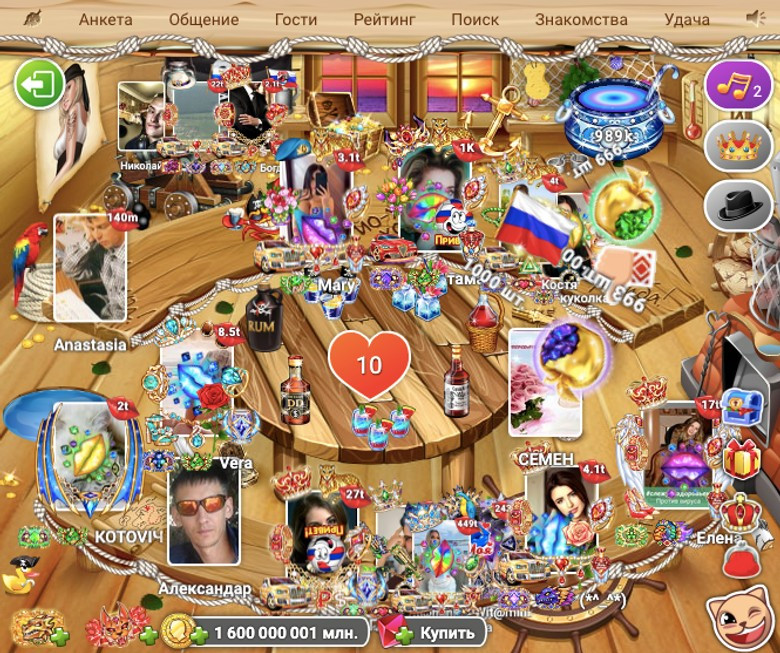780x653 pixels.
Task: Open the Анкета profile menu
Action: pos(105,19)
